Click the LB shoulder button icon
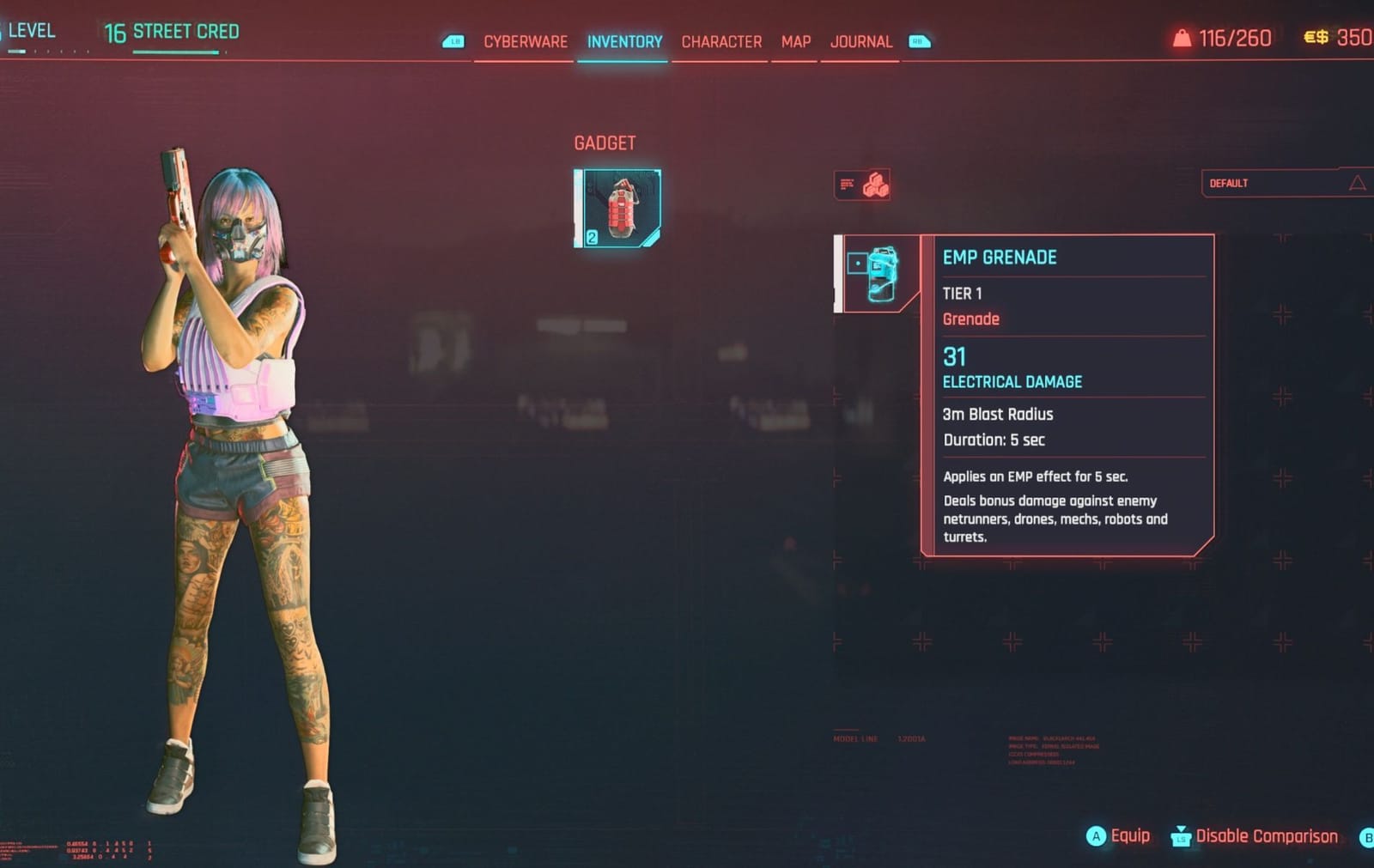 [453, 40]
